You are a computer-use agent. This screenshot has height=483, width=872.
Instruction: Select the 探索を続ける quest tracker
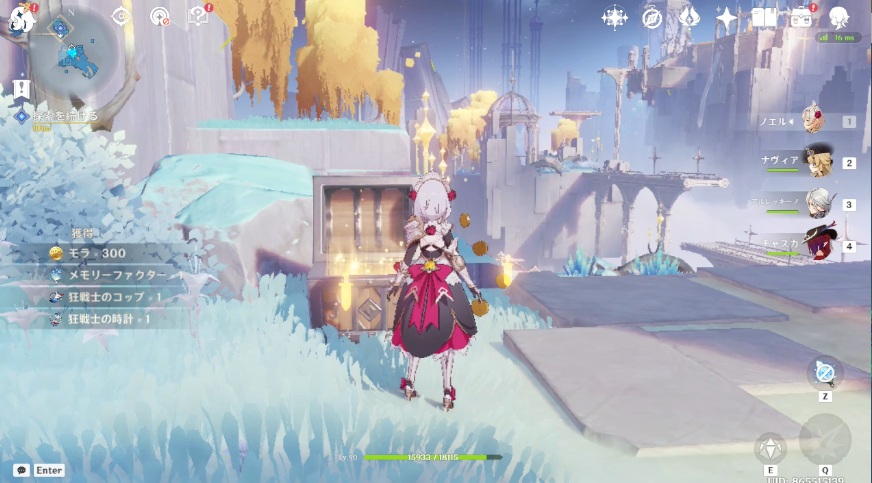62,117
